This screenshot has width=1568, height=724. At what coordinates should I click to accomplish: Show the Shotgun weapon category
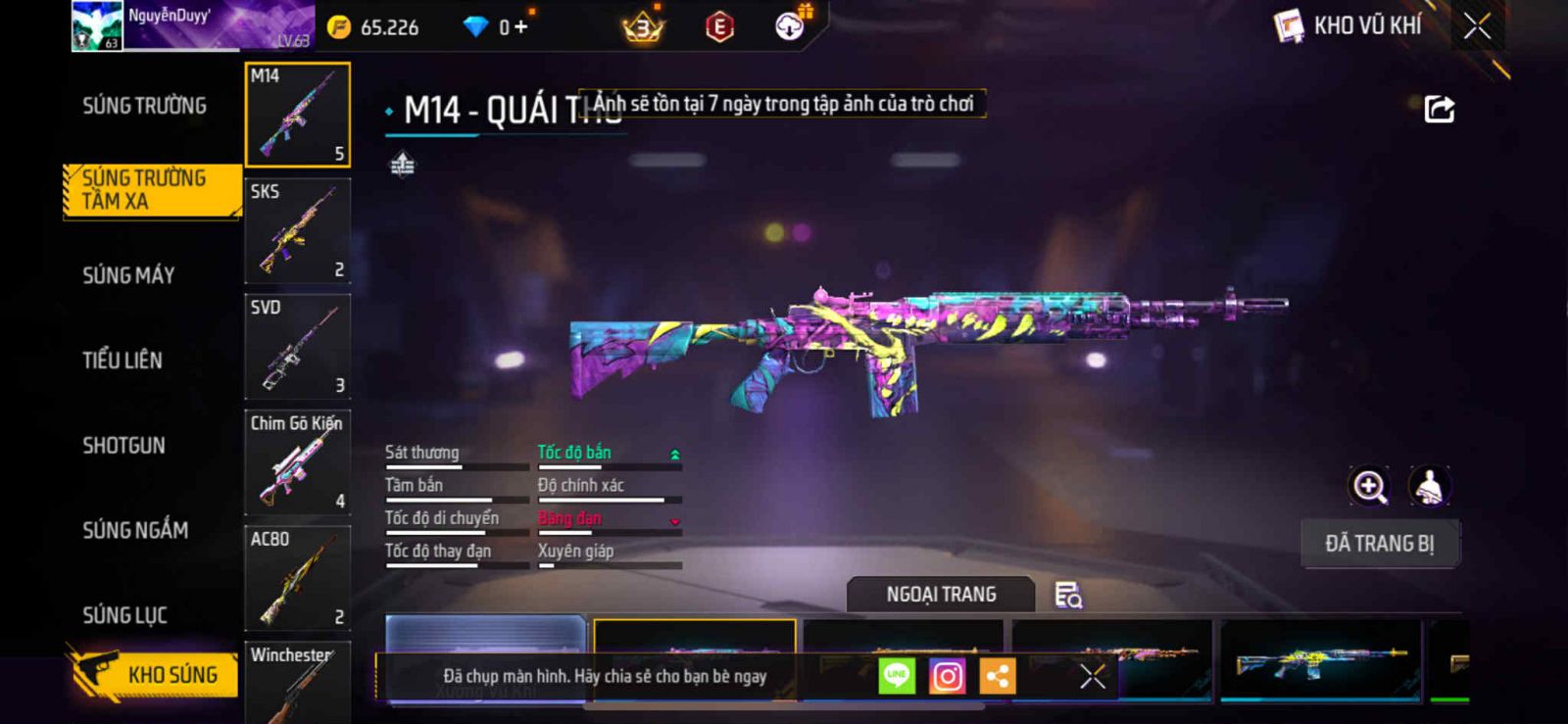[x=123, y=446]
